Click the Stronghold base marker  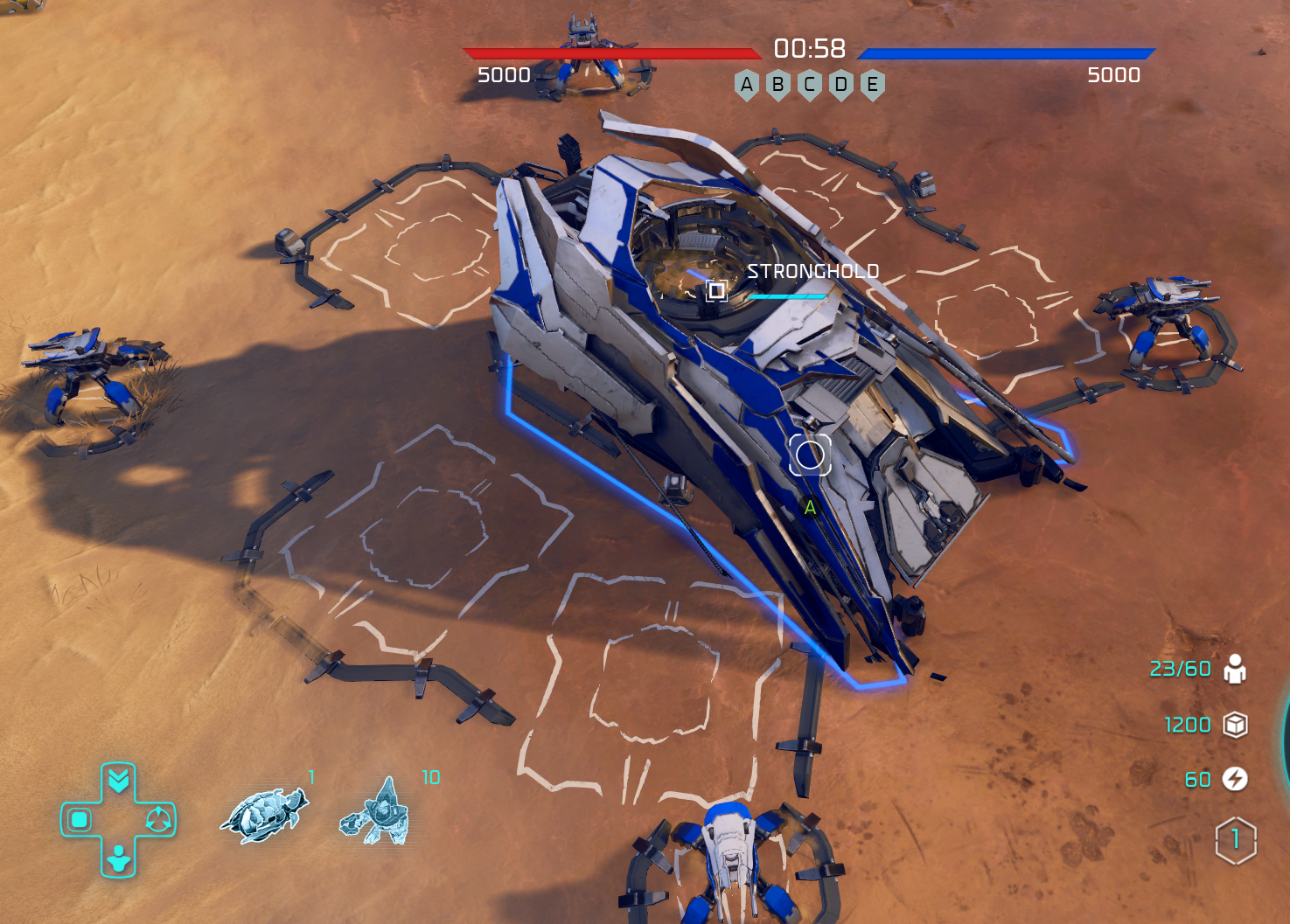(716, 290)
